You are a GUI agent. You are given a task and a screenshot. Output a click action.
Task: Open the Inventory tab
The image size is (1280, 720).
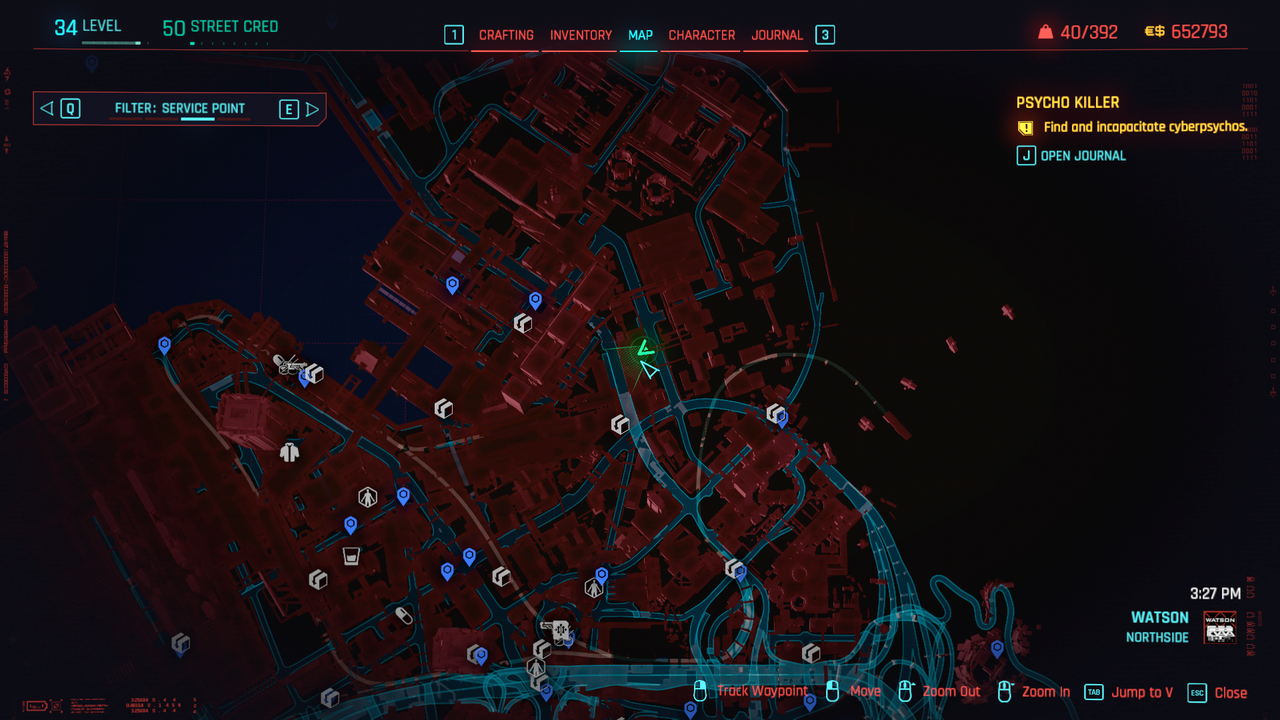581,35
